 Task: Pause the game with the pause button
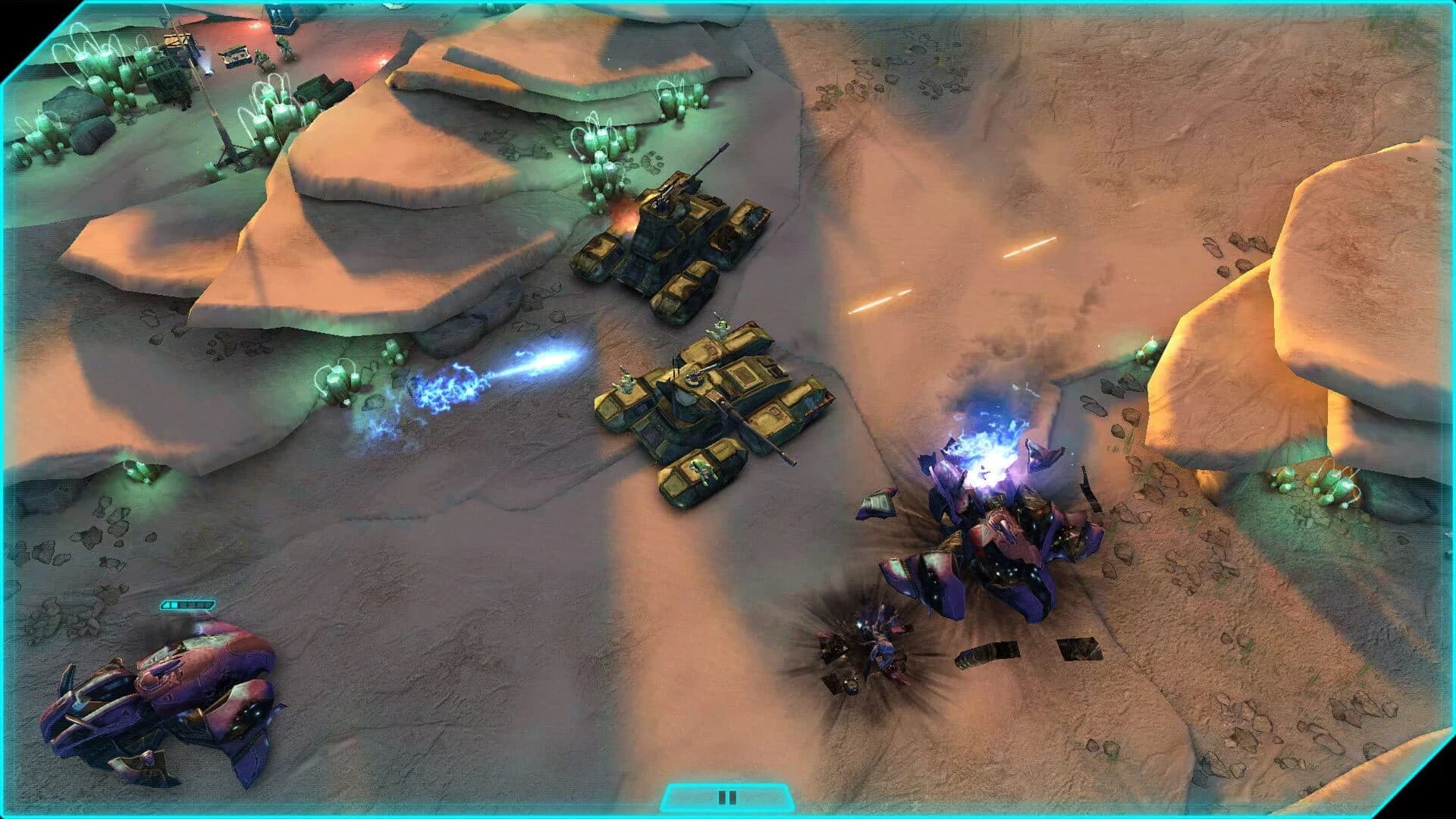coord(726,796)
